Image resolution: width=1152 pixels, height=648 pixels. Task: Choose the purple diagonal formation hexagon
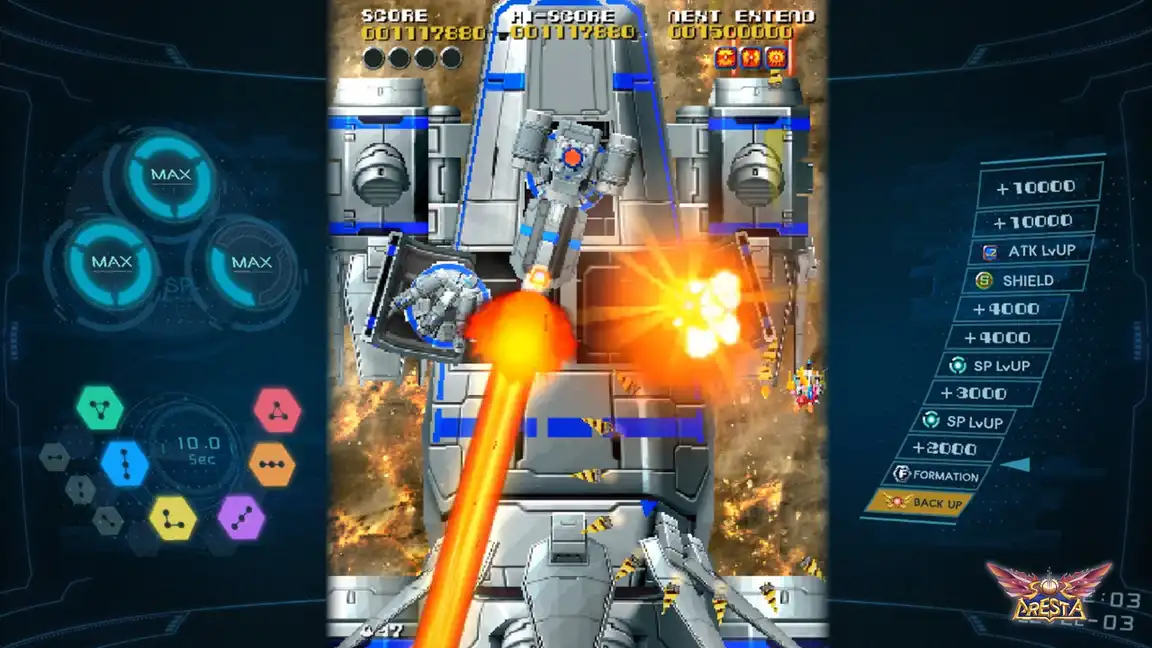(x=241, y=517)
